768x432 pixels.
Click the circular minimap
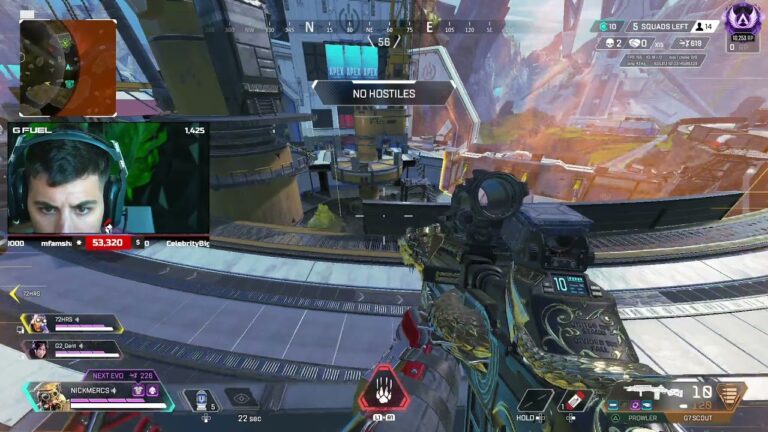tap(67, 66)
